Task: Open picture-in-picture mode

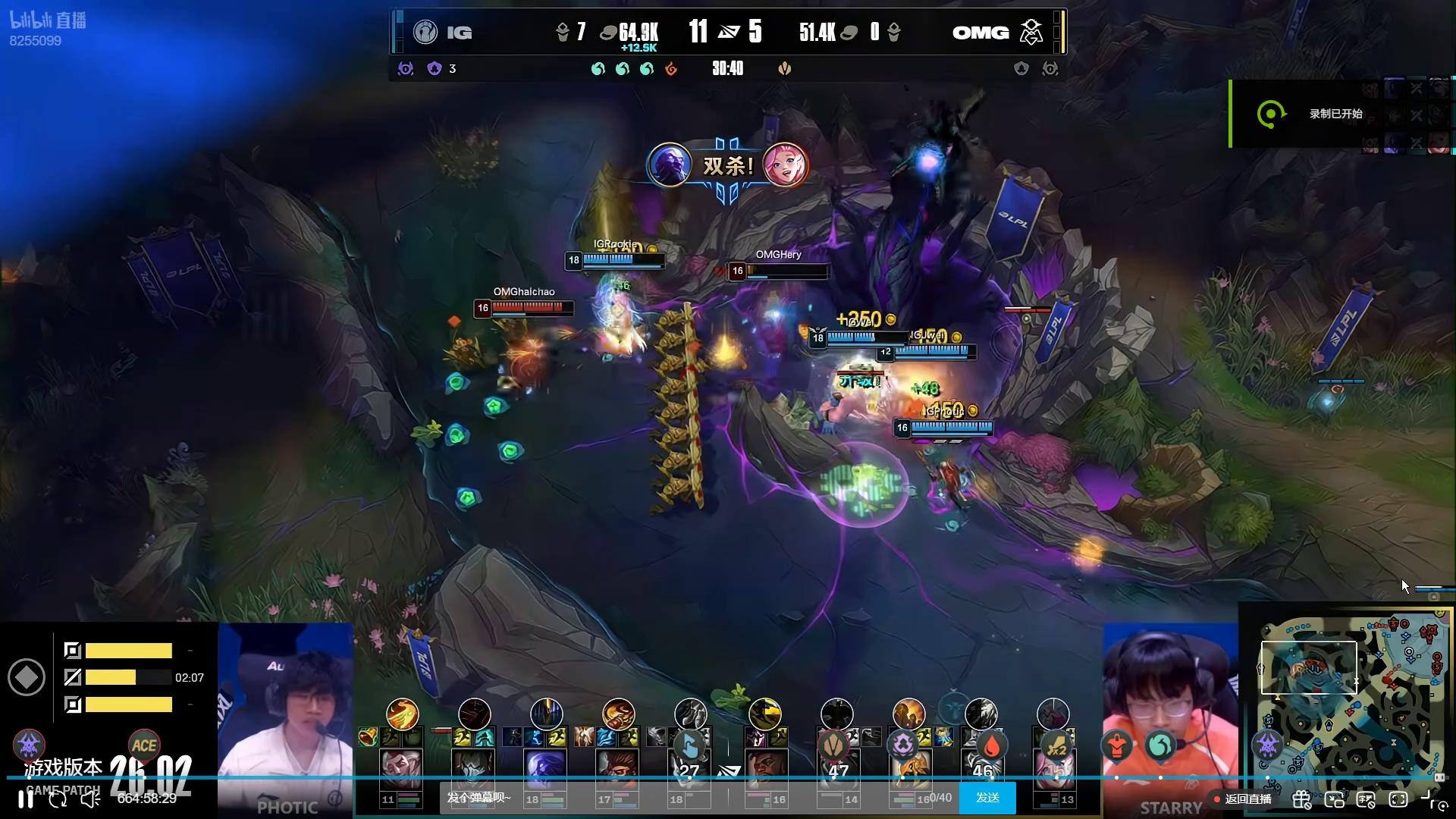Action: [x=1334, y=799]
